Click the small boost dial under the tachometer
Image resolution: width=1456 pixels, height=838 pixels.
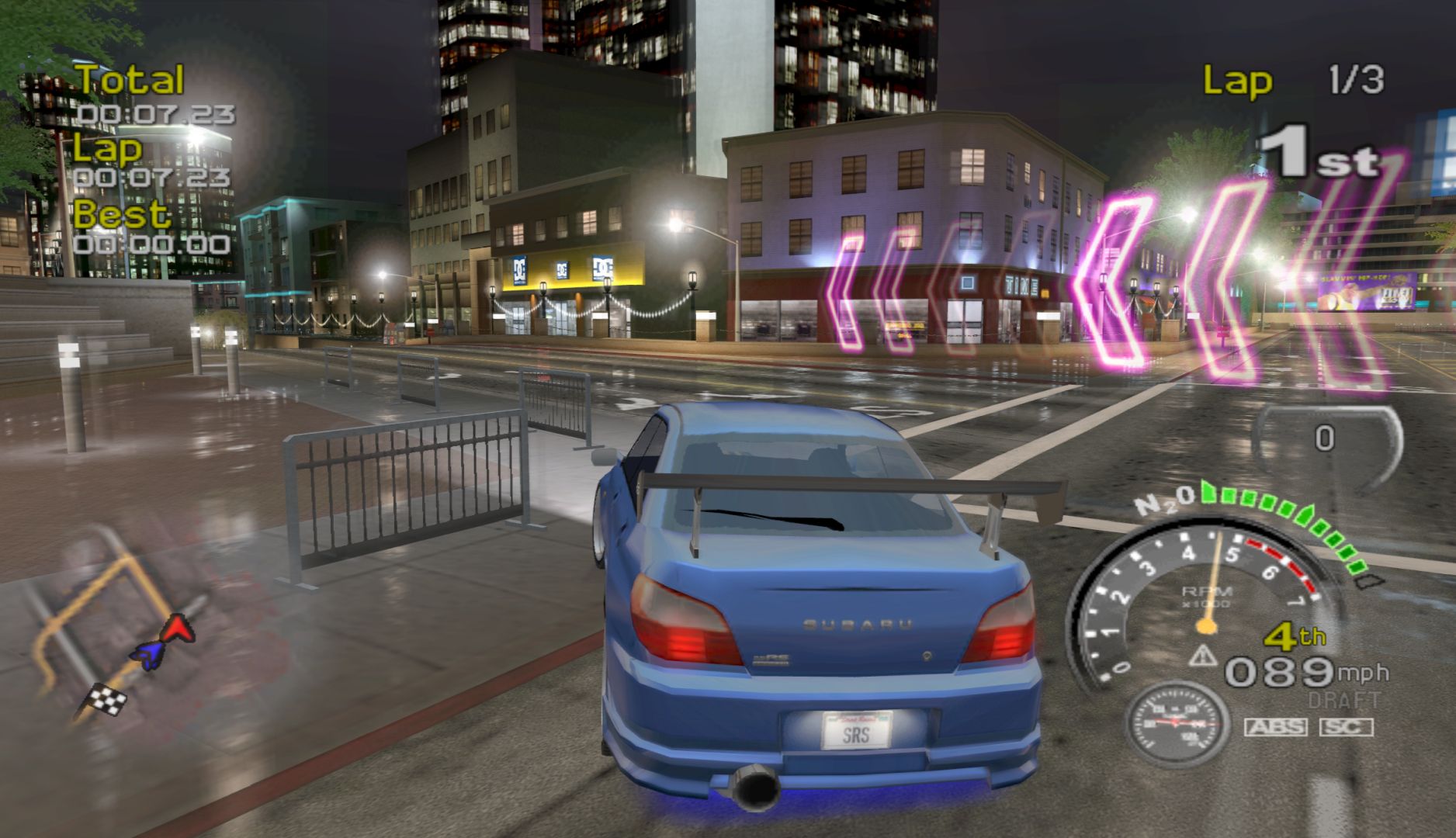[x=1177, y=724]
